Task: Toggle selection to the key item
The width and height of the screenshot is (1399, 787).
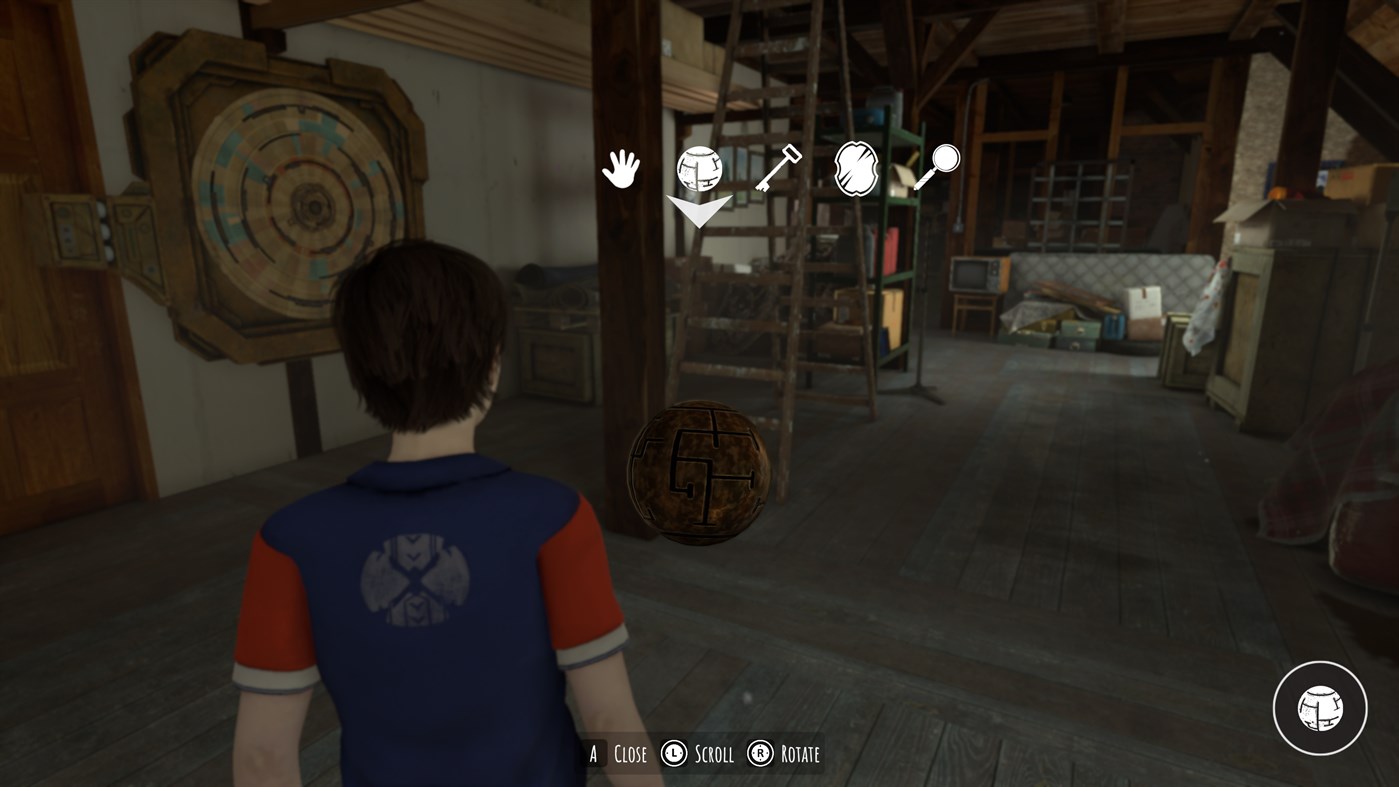Action: 779,168
